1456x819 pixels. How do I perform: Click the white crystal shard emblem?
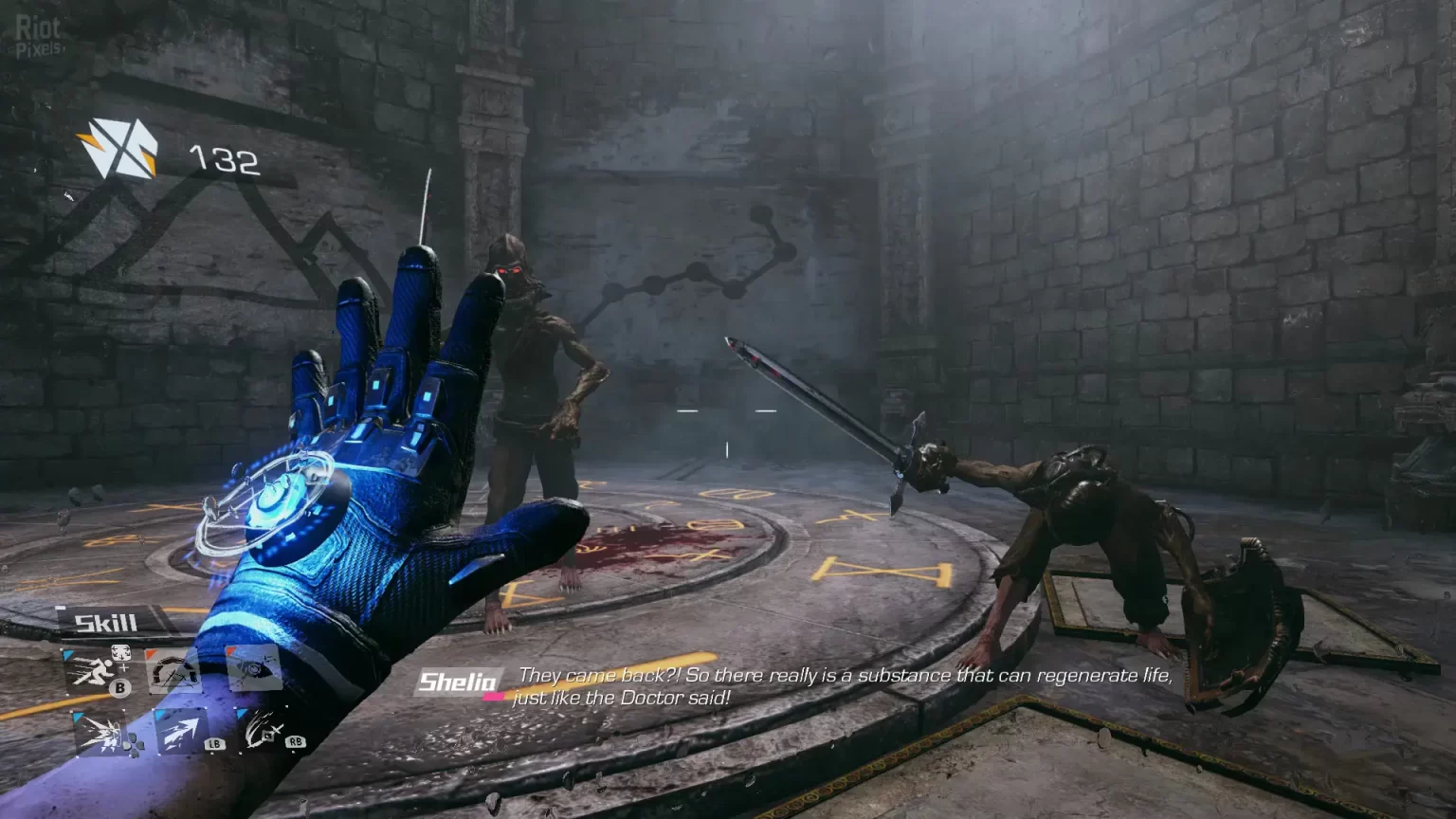[118, 148]
